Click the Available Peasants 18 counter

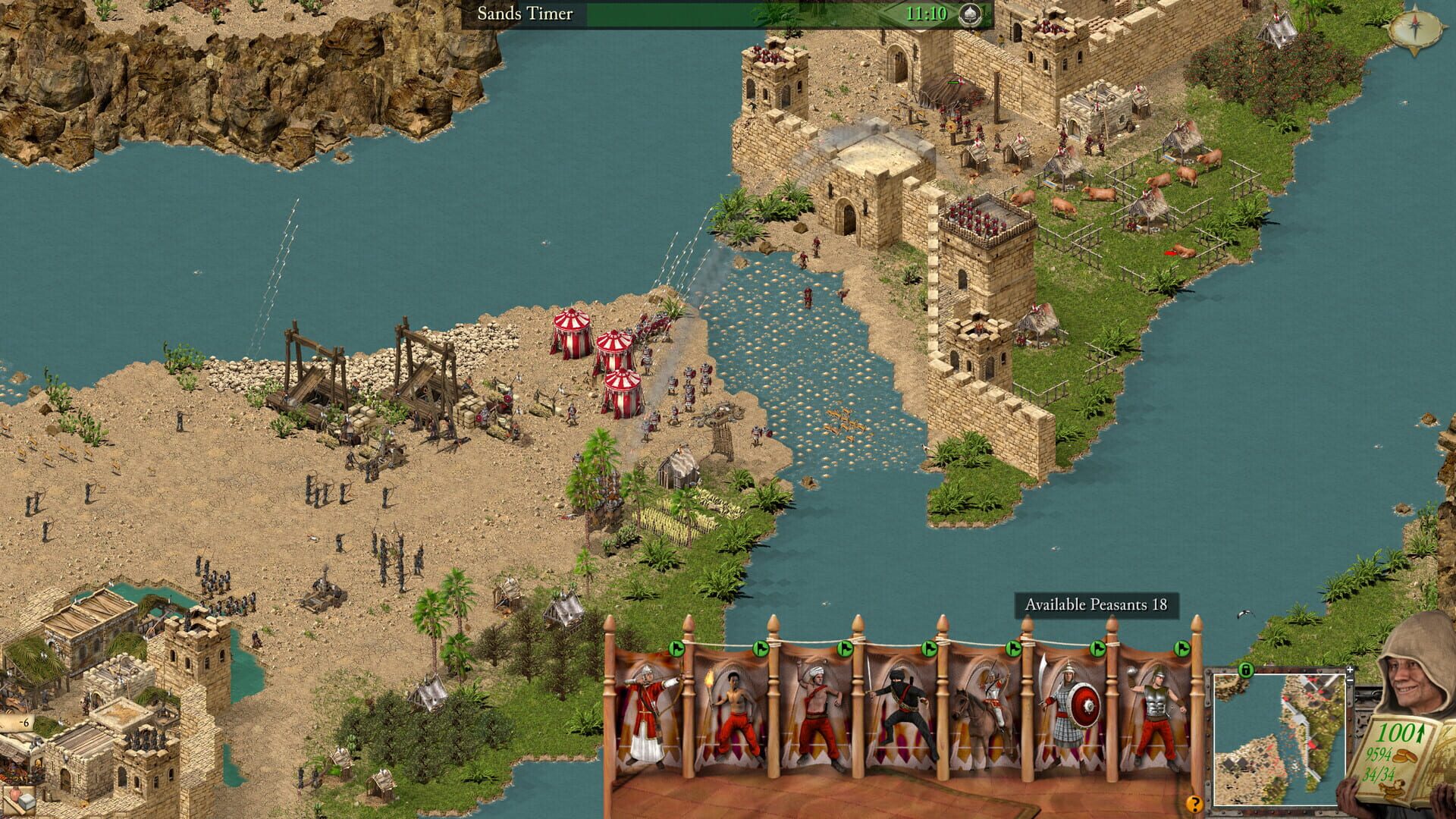(x=1100, y=604)
